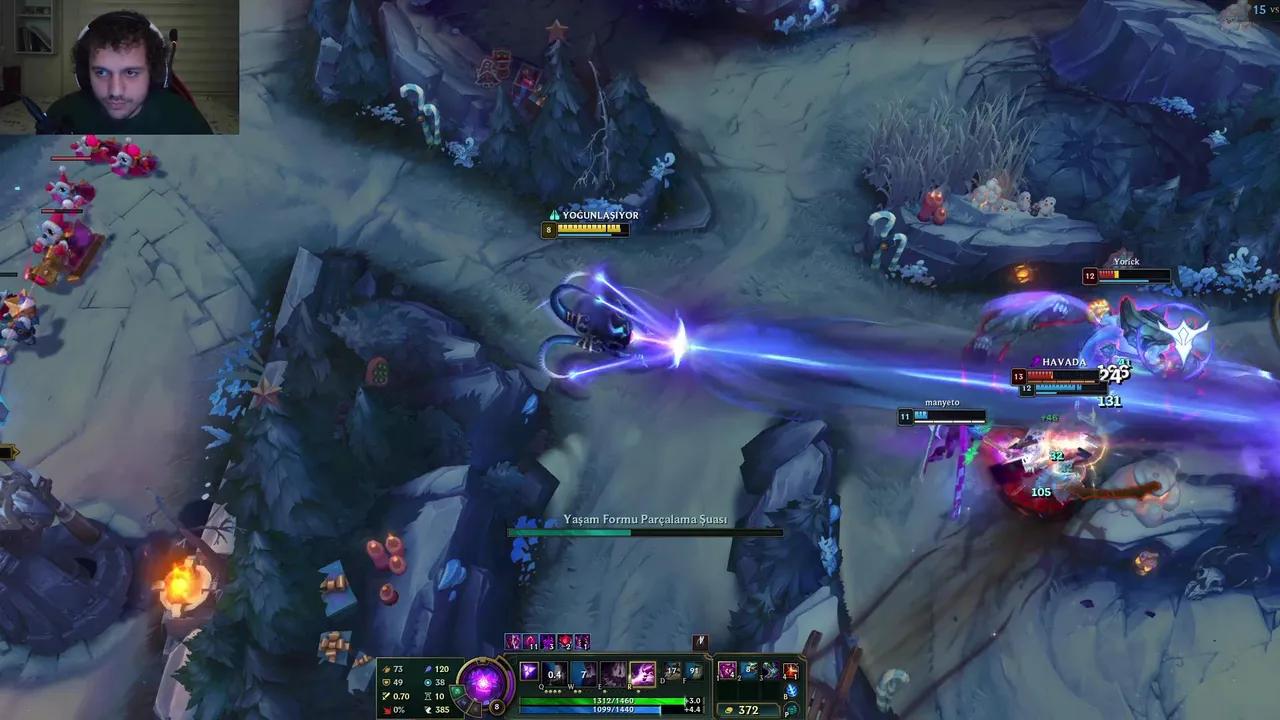Click the armor stat icon showing 49

(385, 682)
